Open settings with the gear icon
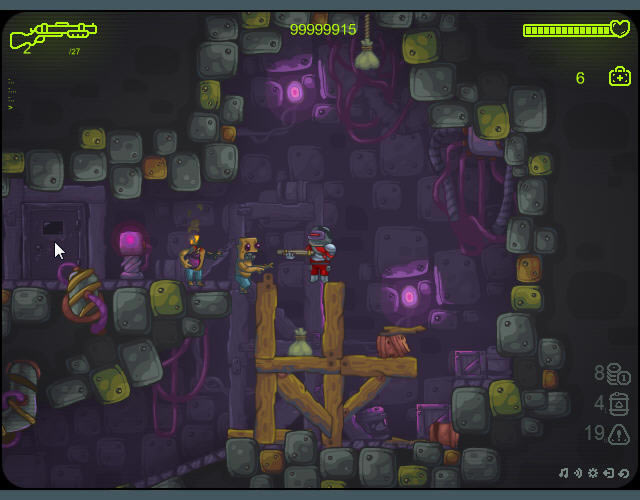This screenshot has width=640, height=500. [593, 473]
